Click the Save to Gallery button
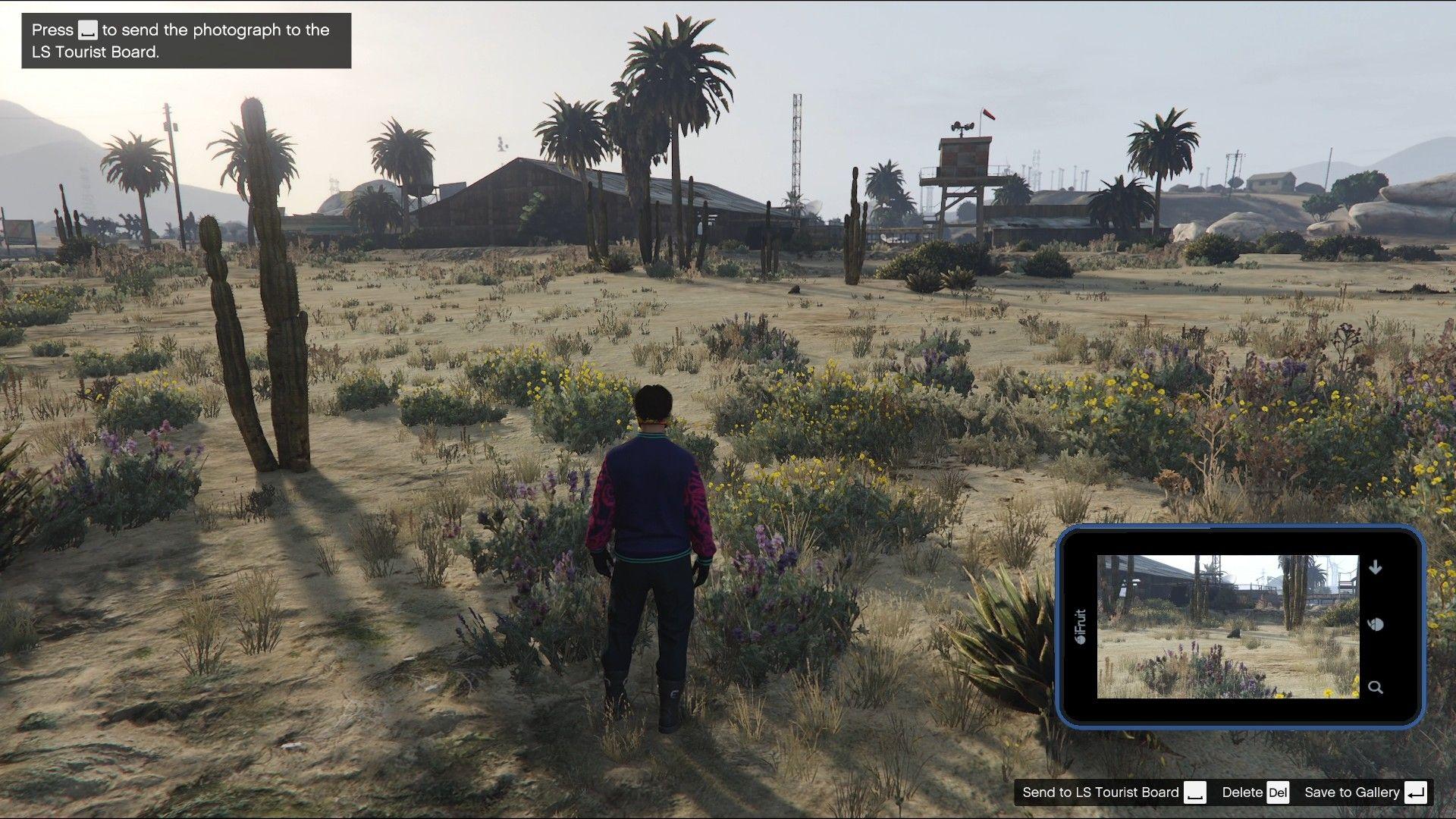Viewport: 1456px width, 819px height. coord(1351,792)
